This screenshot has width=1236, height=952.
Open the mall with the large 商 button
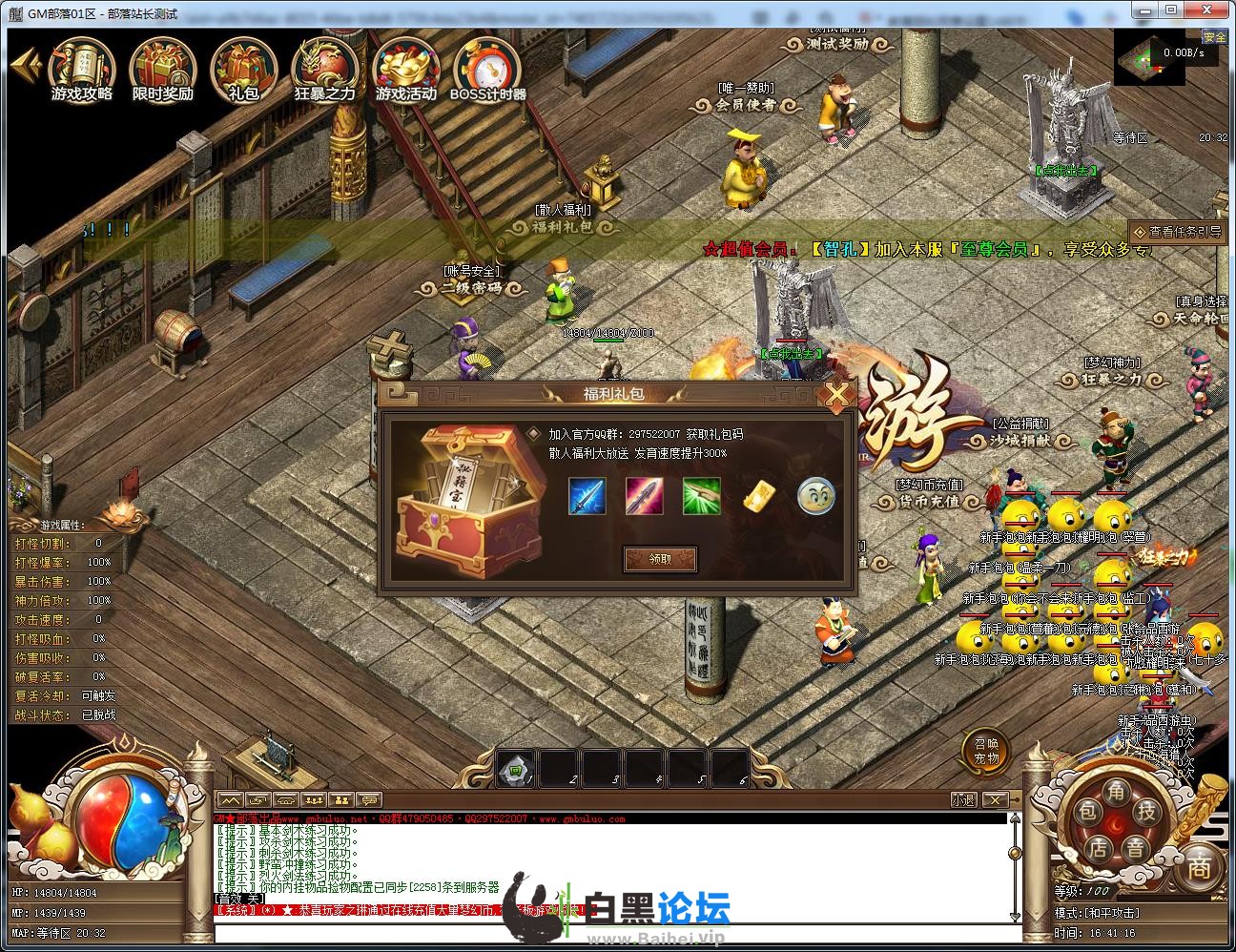(1199, 866)
